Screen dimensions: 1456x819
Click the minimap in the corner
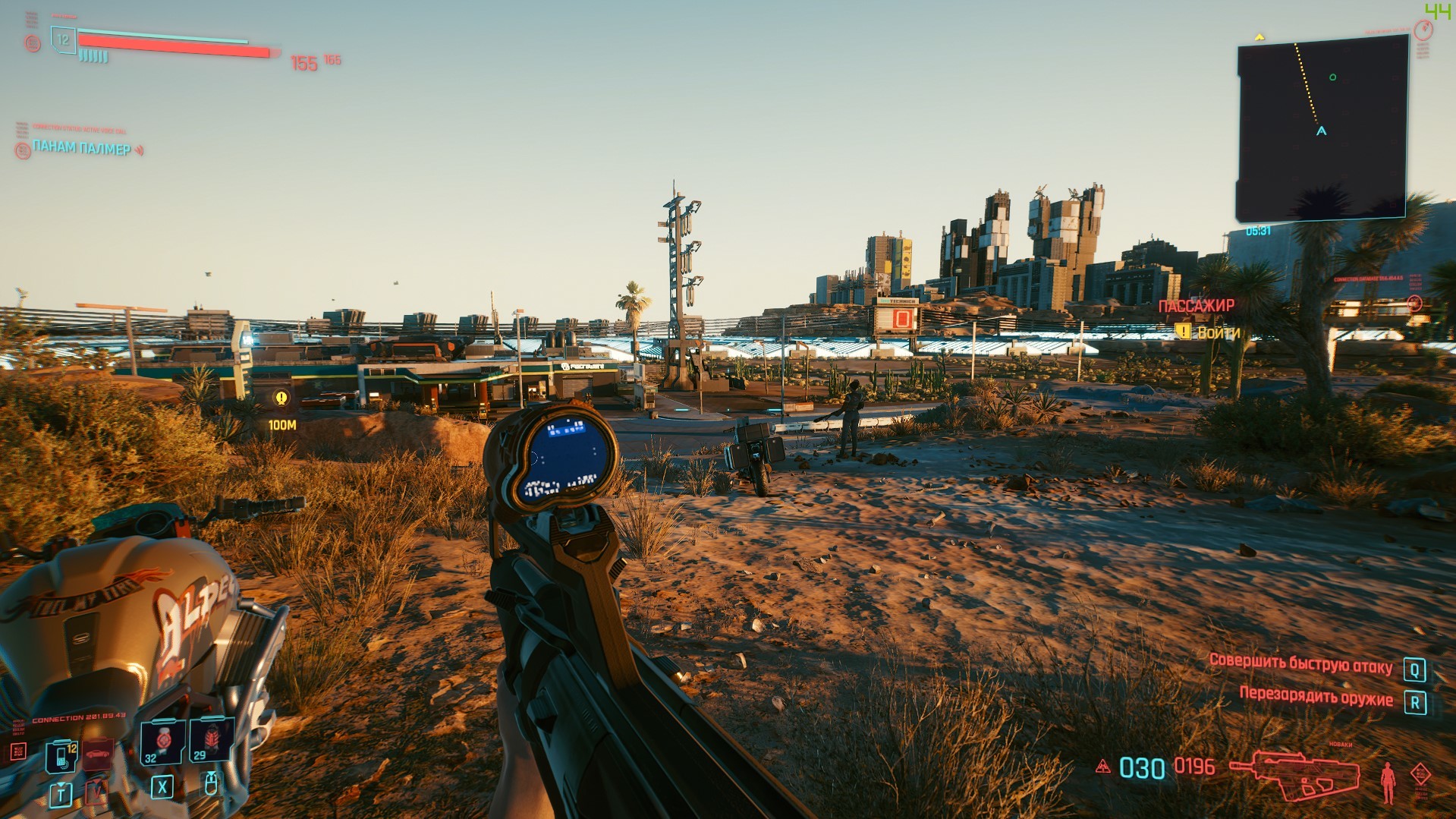[x=1322, y=129]
